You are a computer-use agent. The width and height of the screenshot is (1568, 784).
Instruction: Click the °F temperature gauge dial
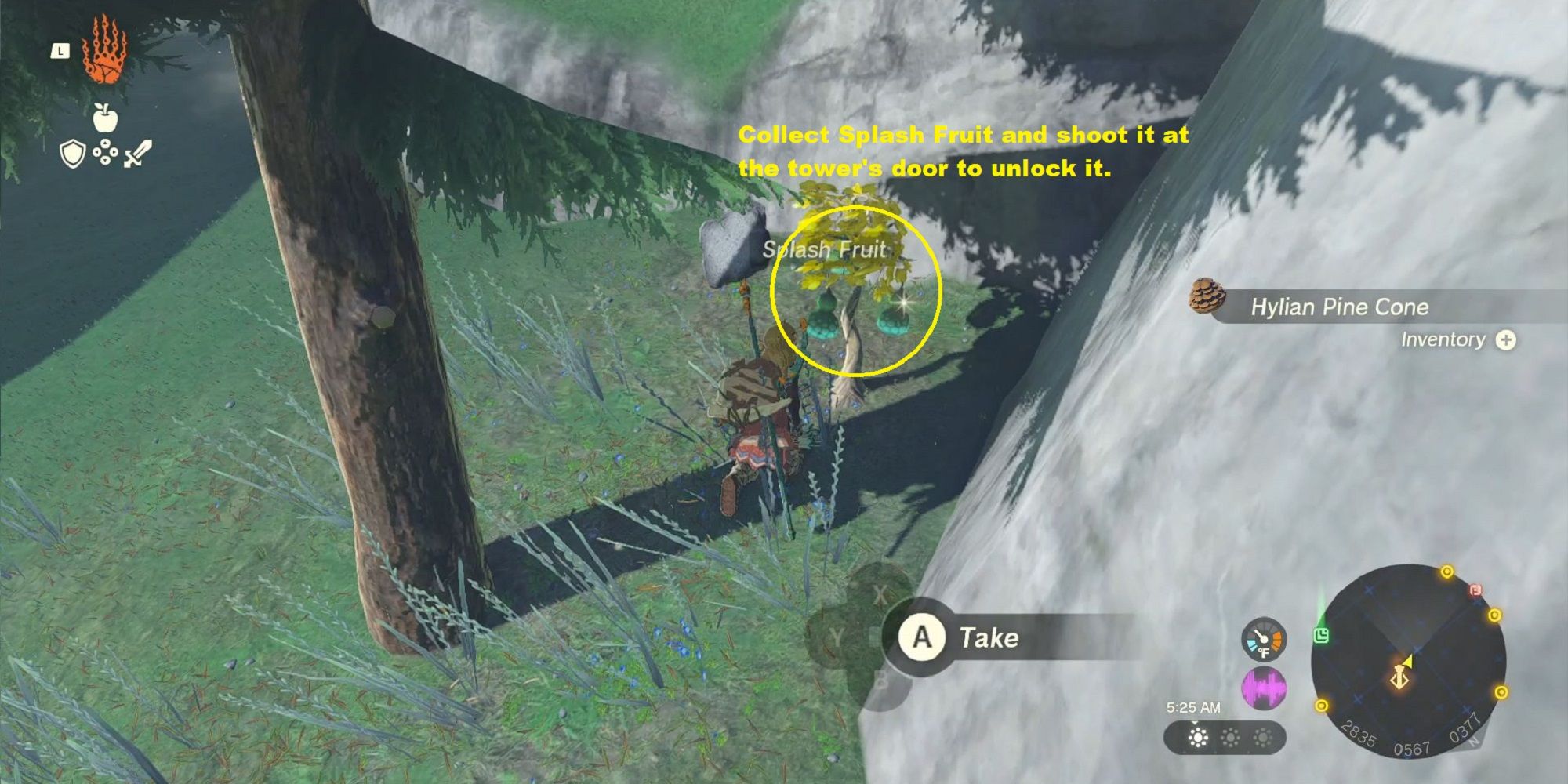tap(1263, 637)
